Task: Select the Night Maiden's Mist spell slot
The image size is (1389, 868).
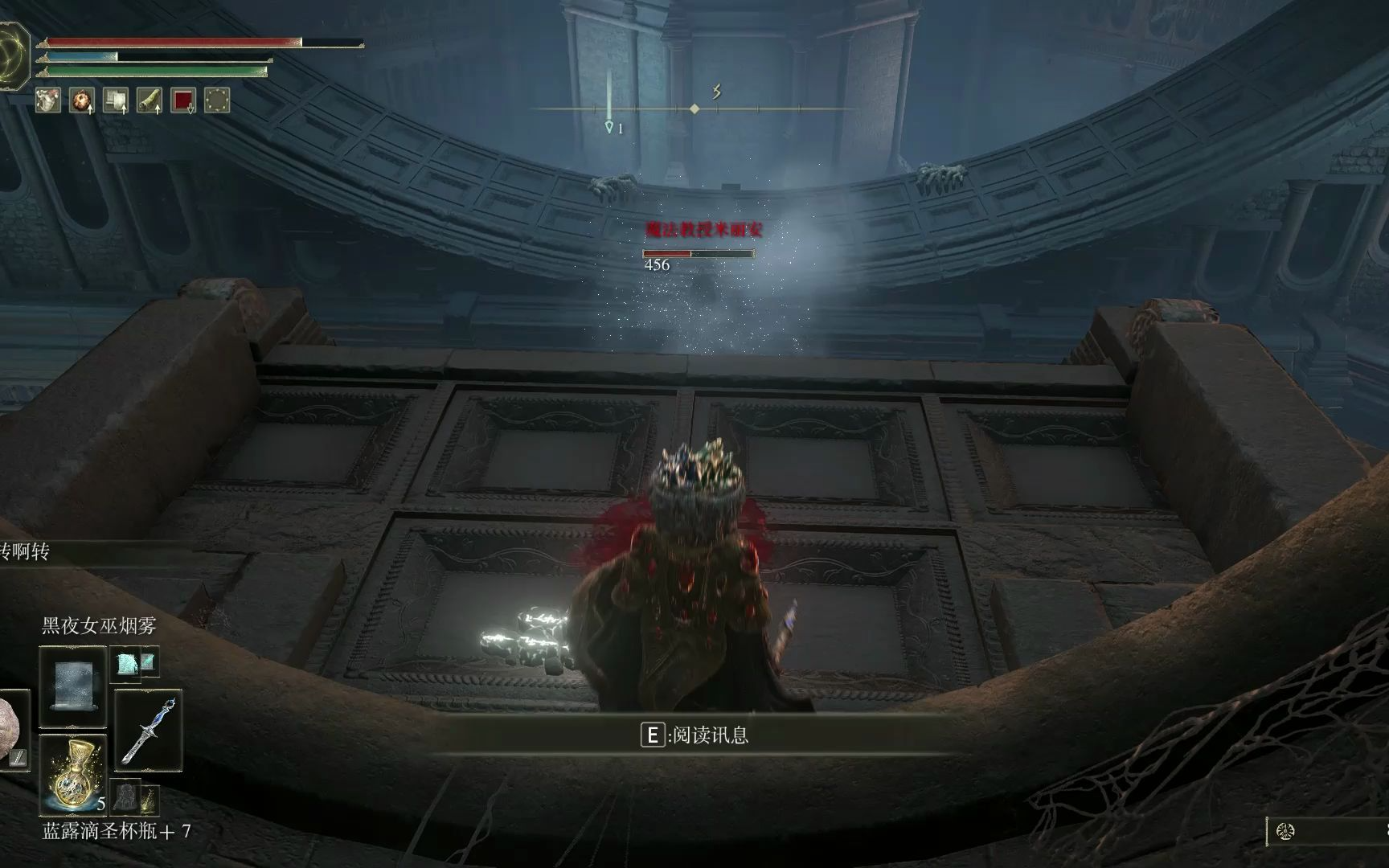Action: tap(72, 686)
